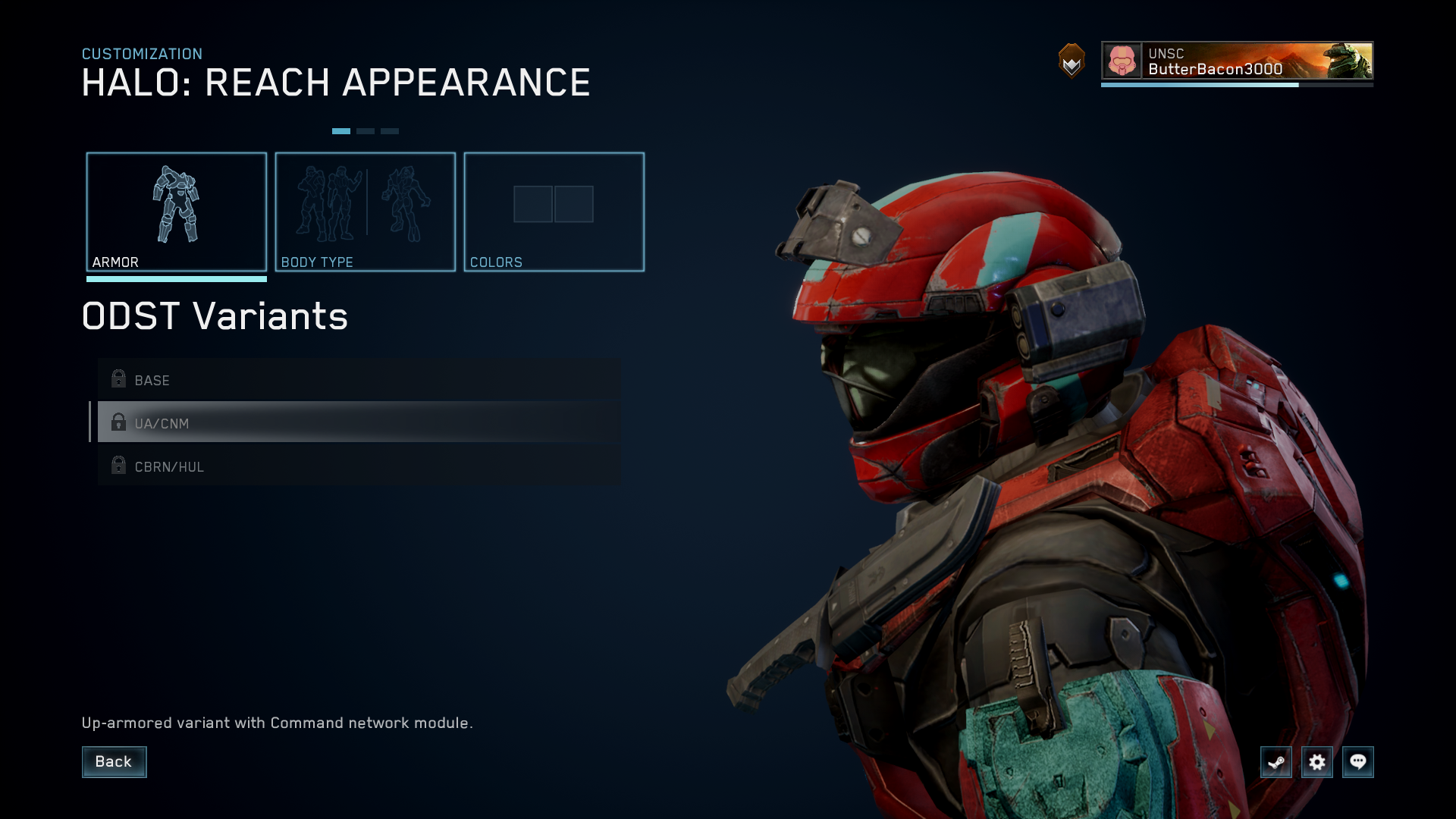Select the CBRN/HUL variant
Viewport: 1456px width, 819px height.
point(303,466)
